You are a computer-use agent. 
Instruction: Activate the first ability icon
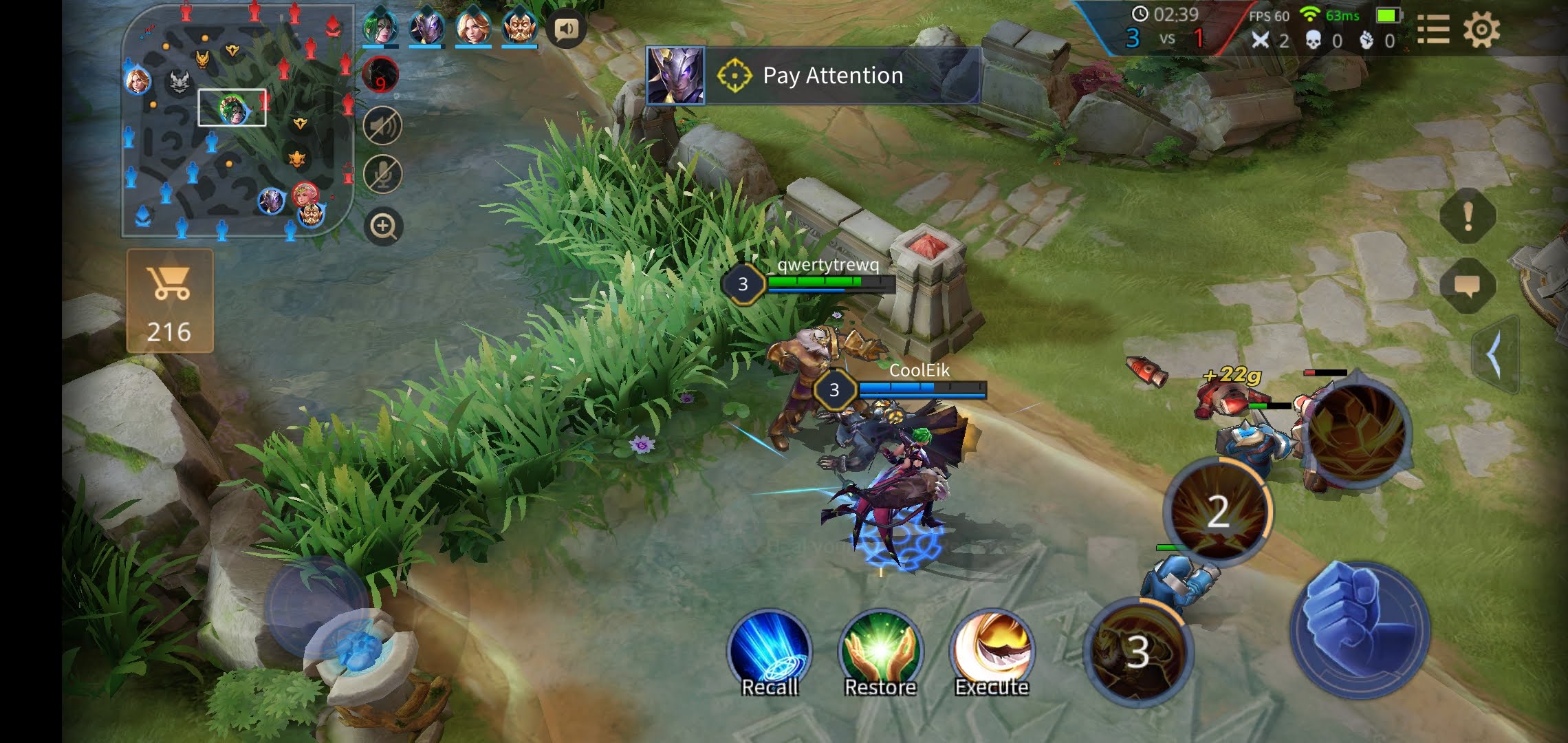pyautogui.click(x=1358, y=430)
